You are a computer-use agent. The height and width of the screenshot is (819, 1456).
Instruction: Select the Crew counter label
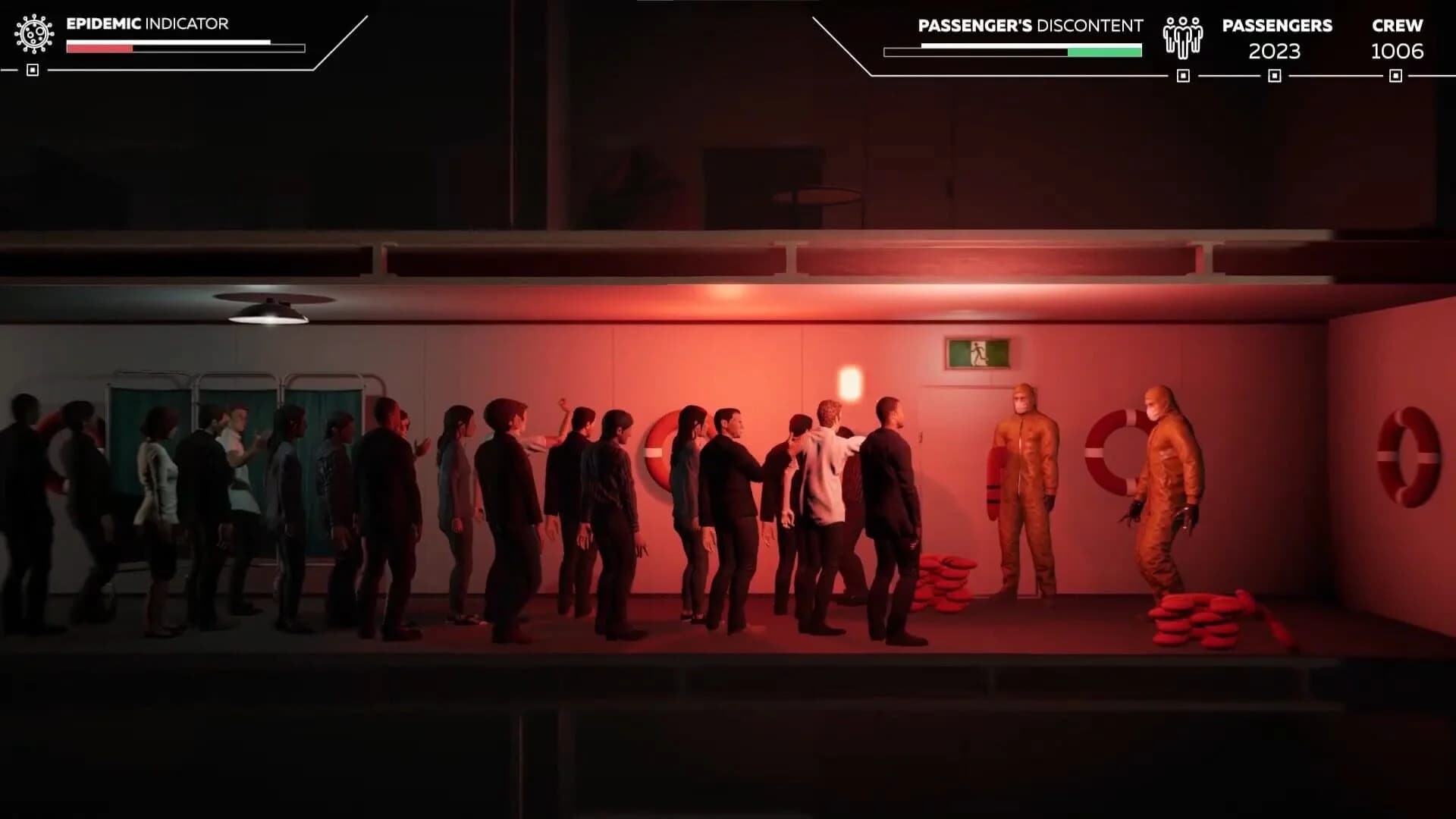(x=1399, y=25)
